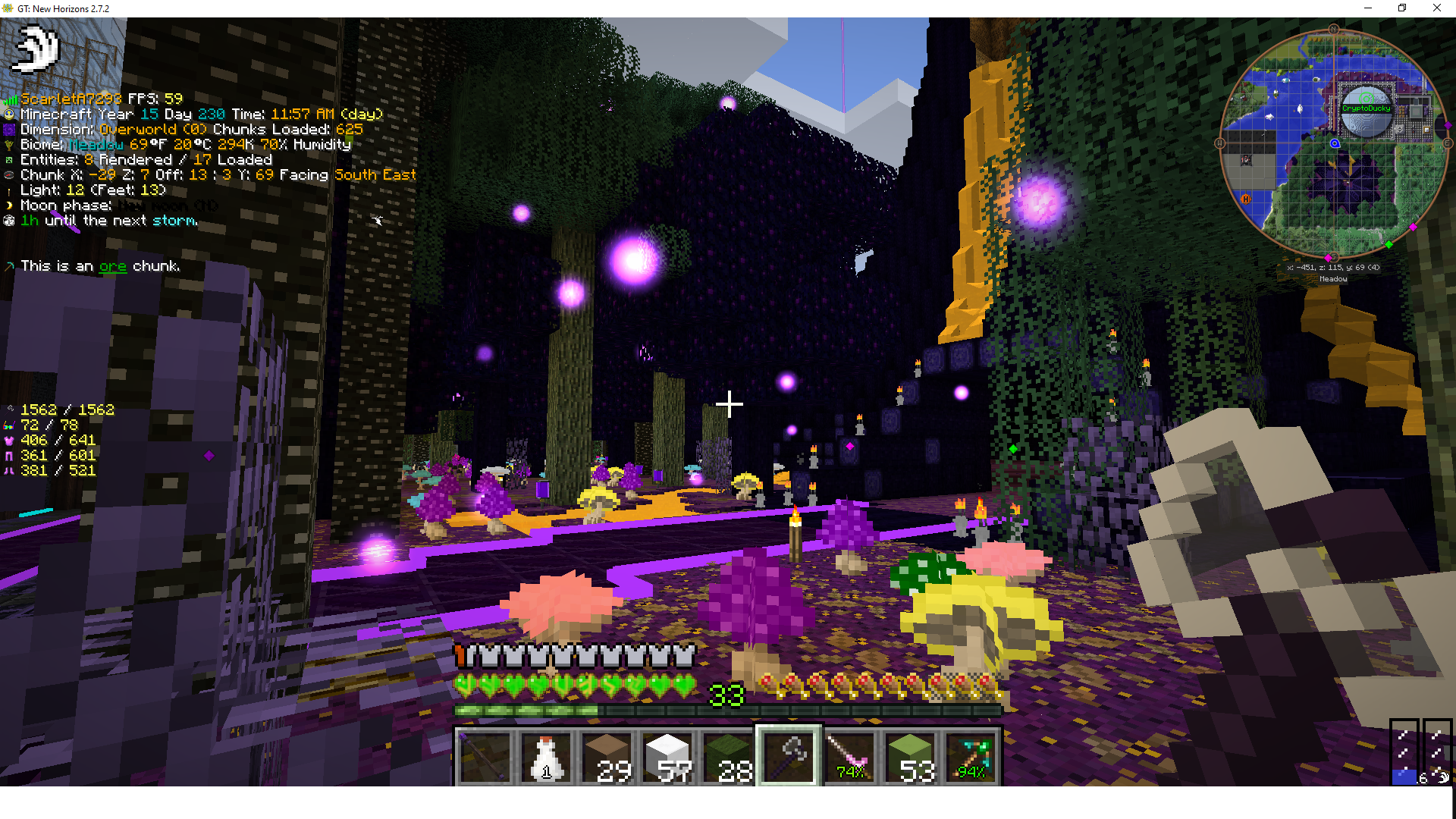Select the purple-tipped staff hotbar slot
Screen dimensions: 1456x819
[485, 755]
